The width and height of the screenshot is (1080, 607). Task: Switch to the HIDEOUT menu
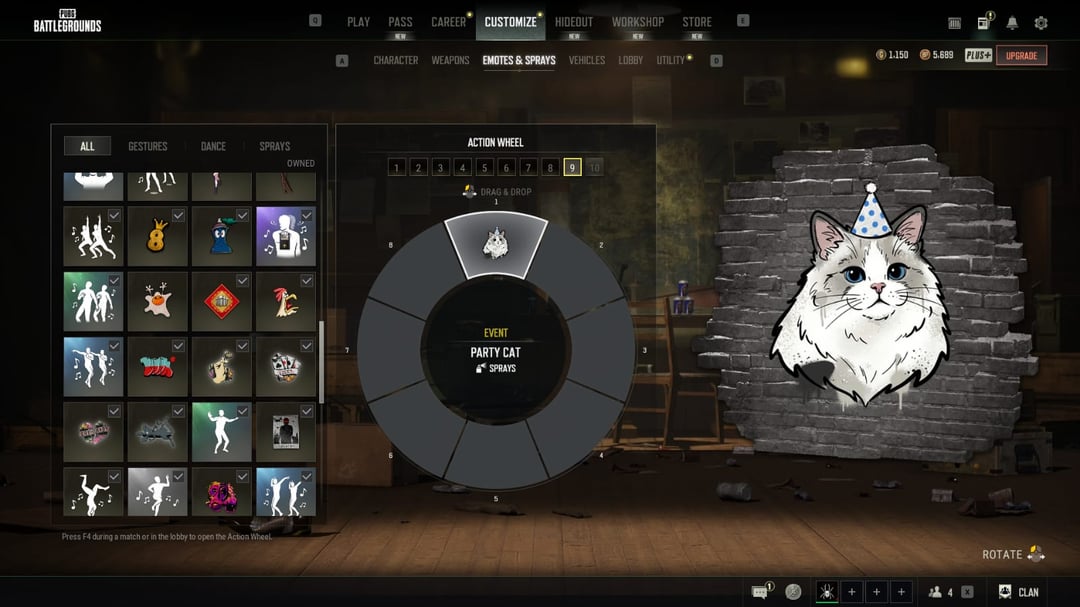574,22
